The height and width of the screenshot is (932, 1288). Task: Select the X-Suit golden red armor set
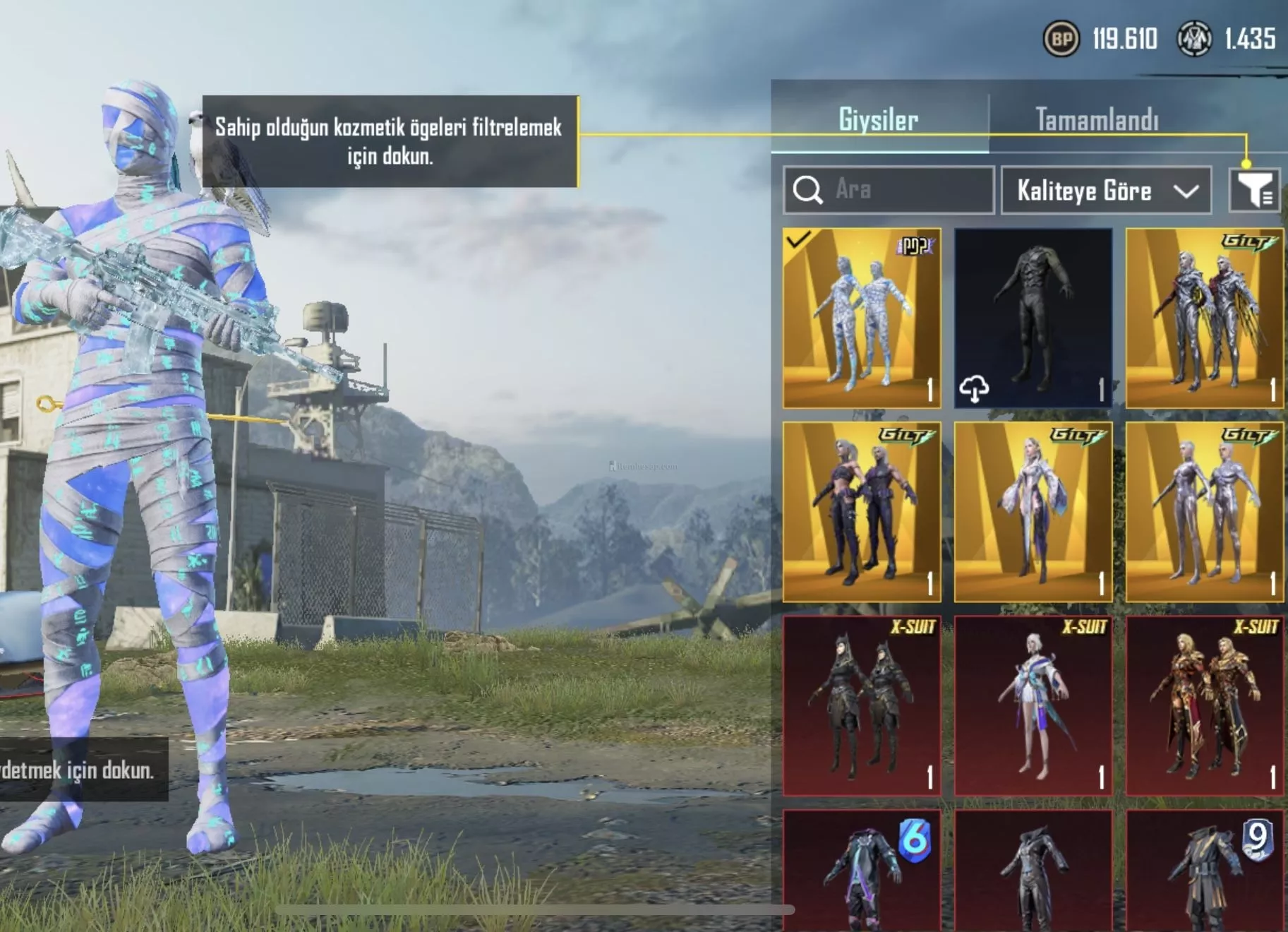[x=1204, y=705]
